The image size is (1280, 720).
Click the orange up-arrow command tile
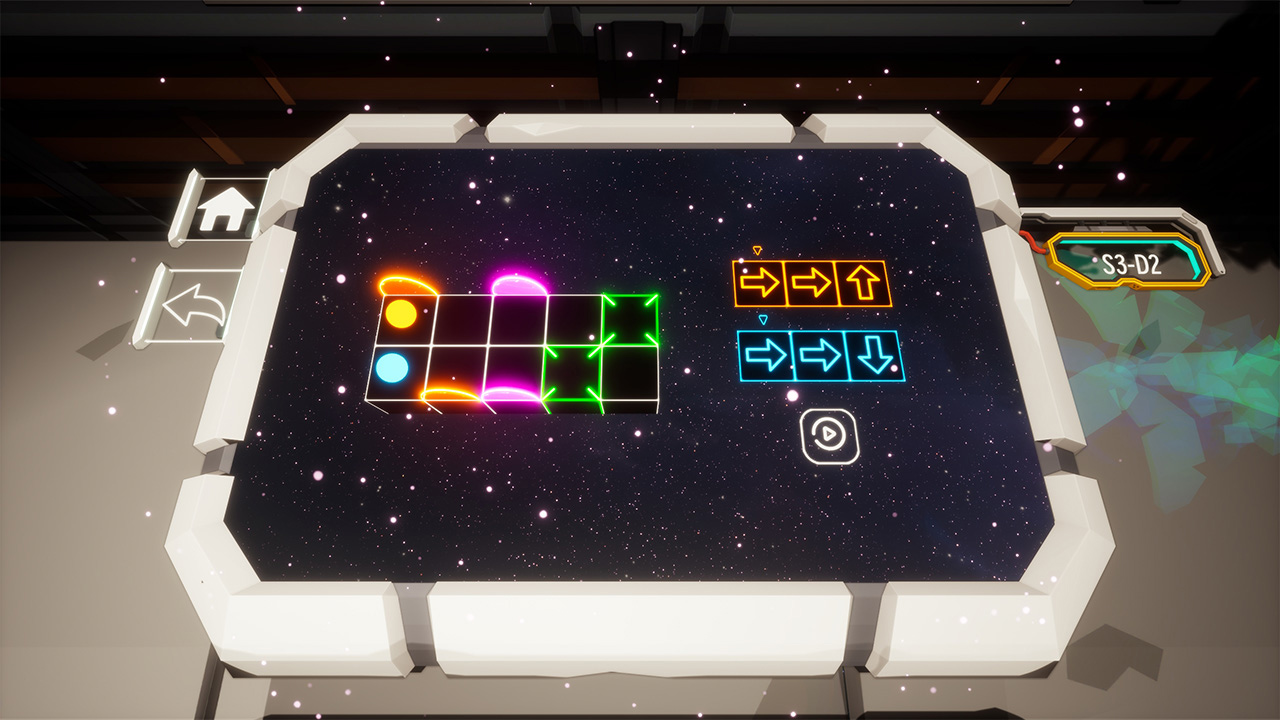tap(864, 281)
